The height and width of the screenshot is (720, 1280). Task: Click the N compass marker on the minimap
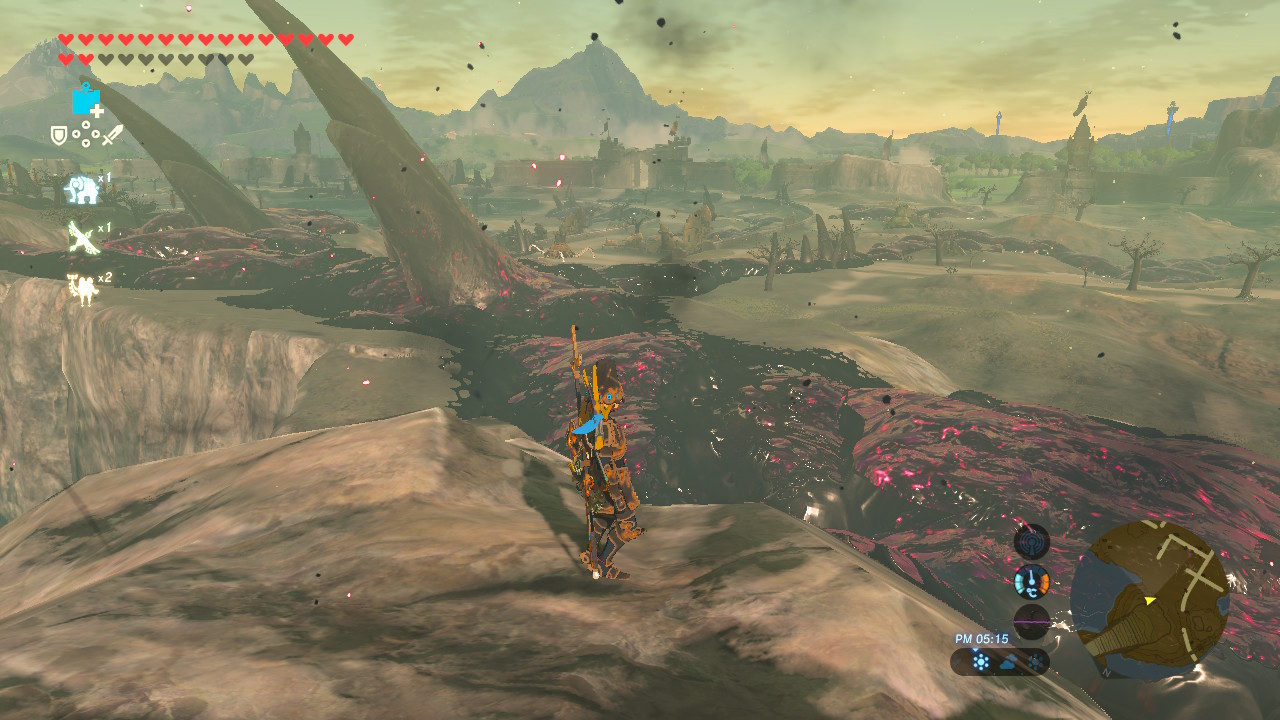1105,672
